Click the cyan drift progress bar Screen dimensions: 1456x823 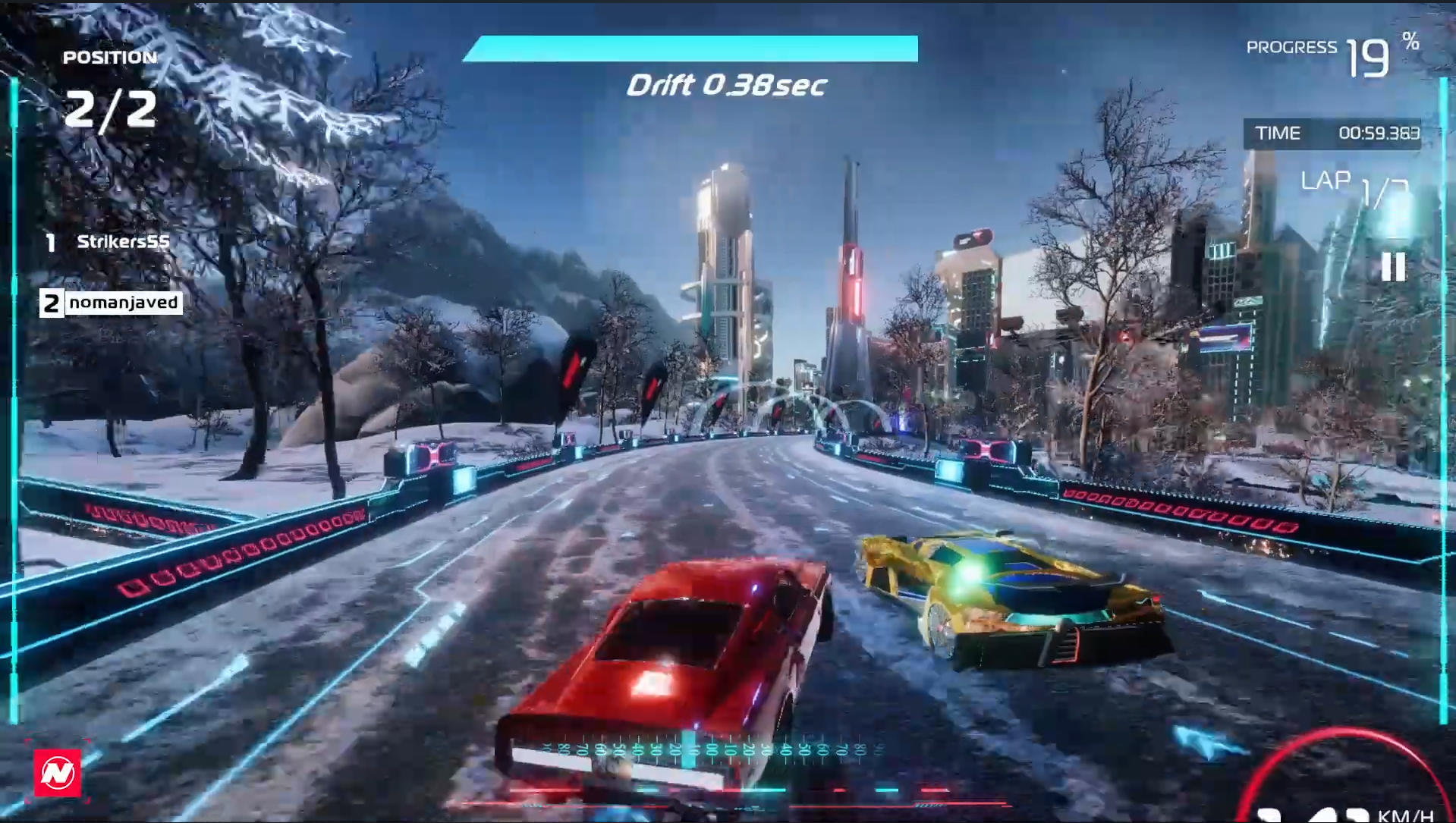click(690, 49)
